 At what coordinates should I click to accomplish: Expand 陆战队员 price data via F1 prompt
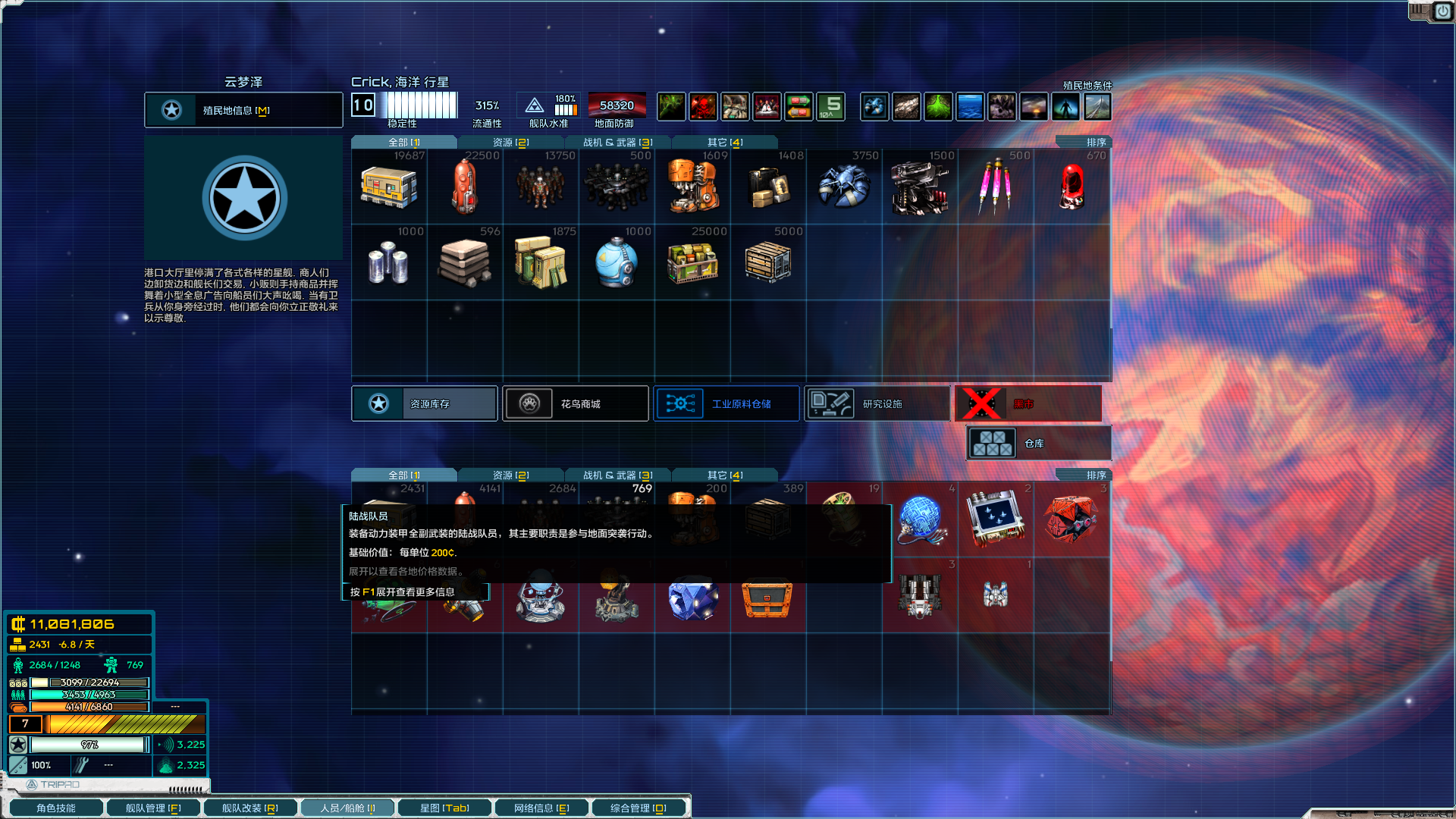416,593
